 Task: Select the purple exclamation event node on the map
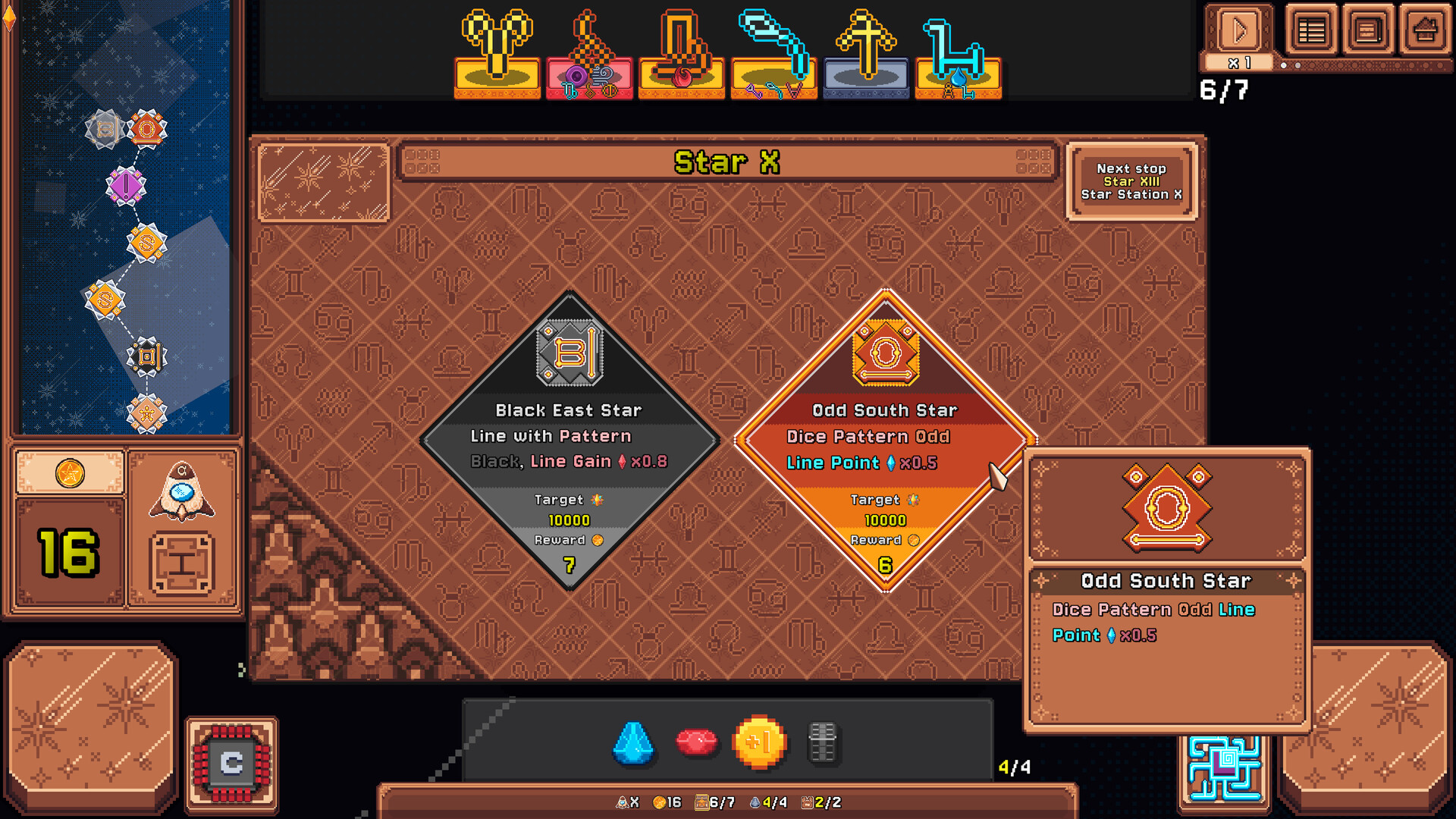point(127,186)
